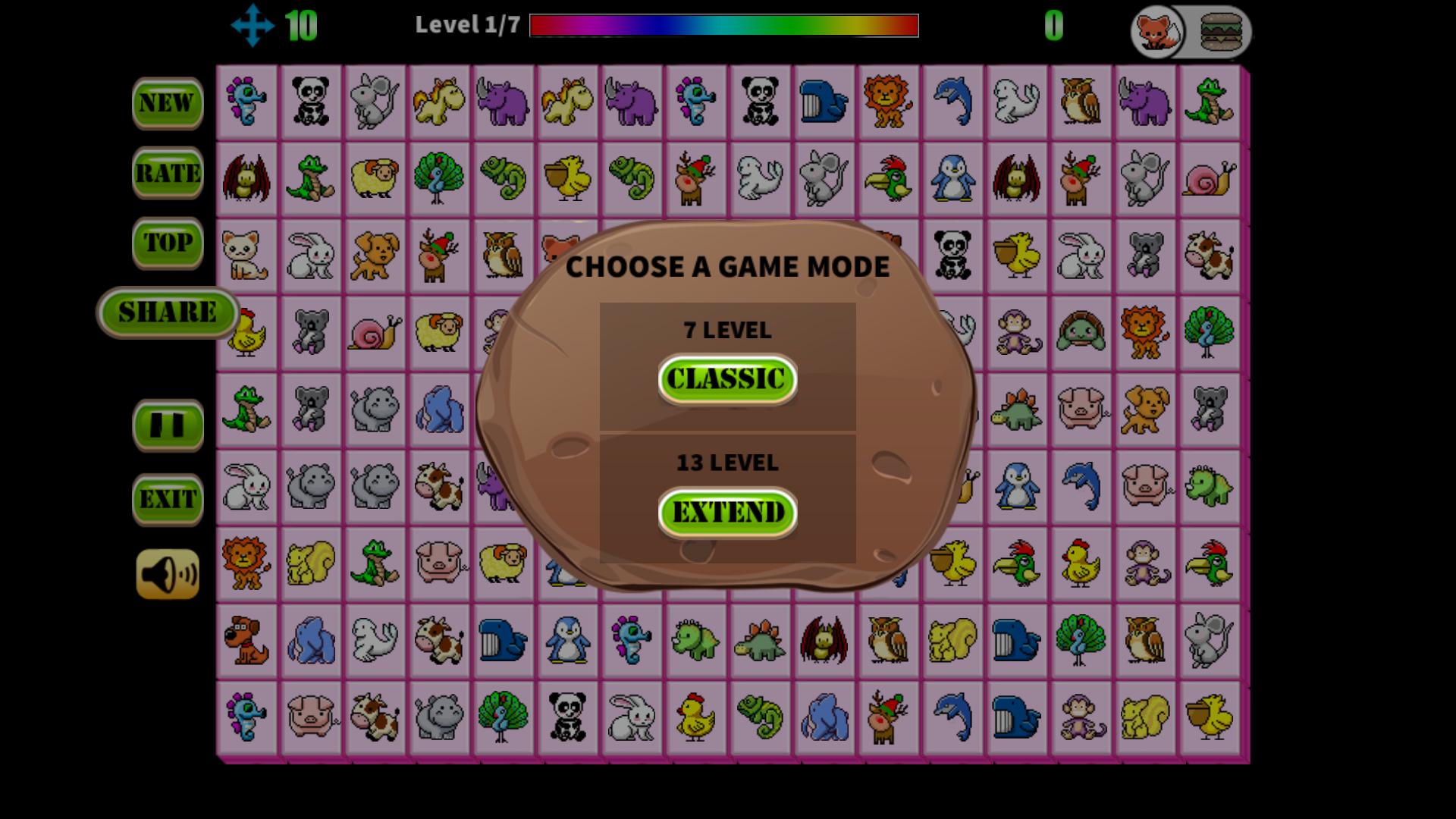The image size is (1456, 819).
Task: Start a new game with NEW
Action: pos(168,102)
